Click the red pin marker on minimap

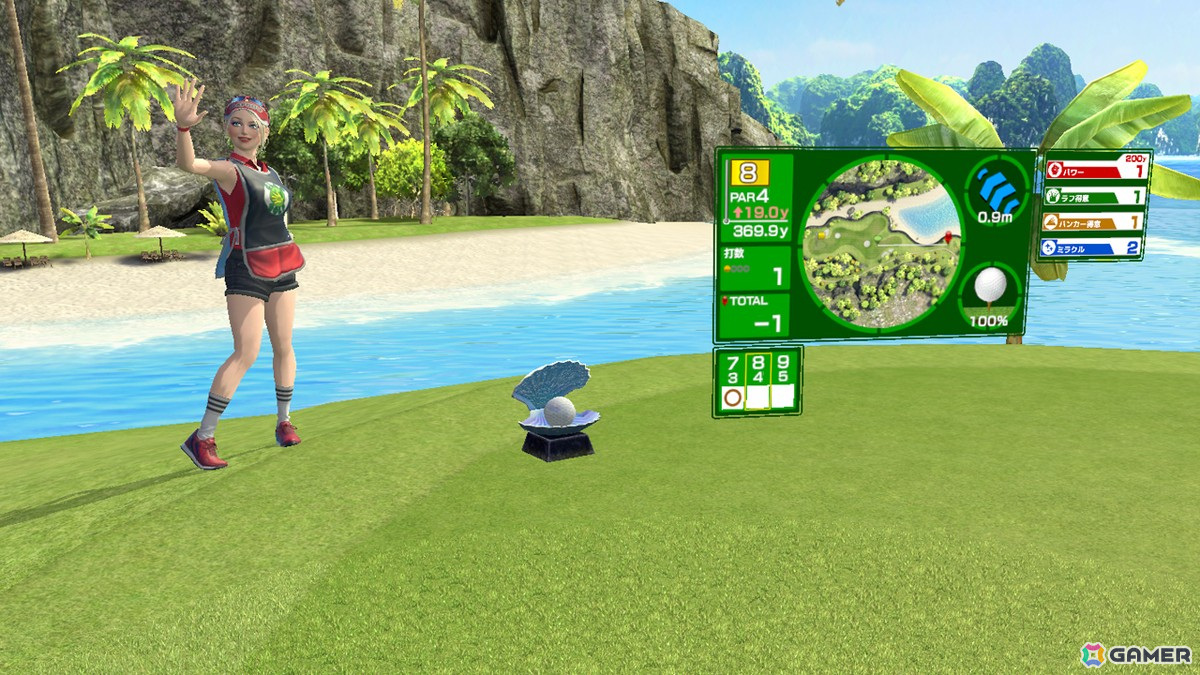tap(945, 237)
